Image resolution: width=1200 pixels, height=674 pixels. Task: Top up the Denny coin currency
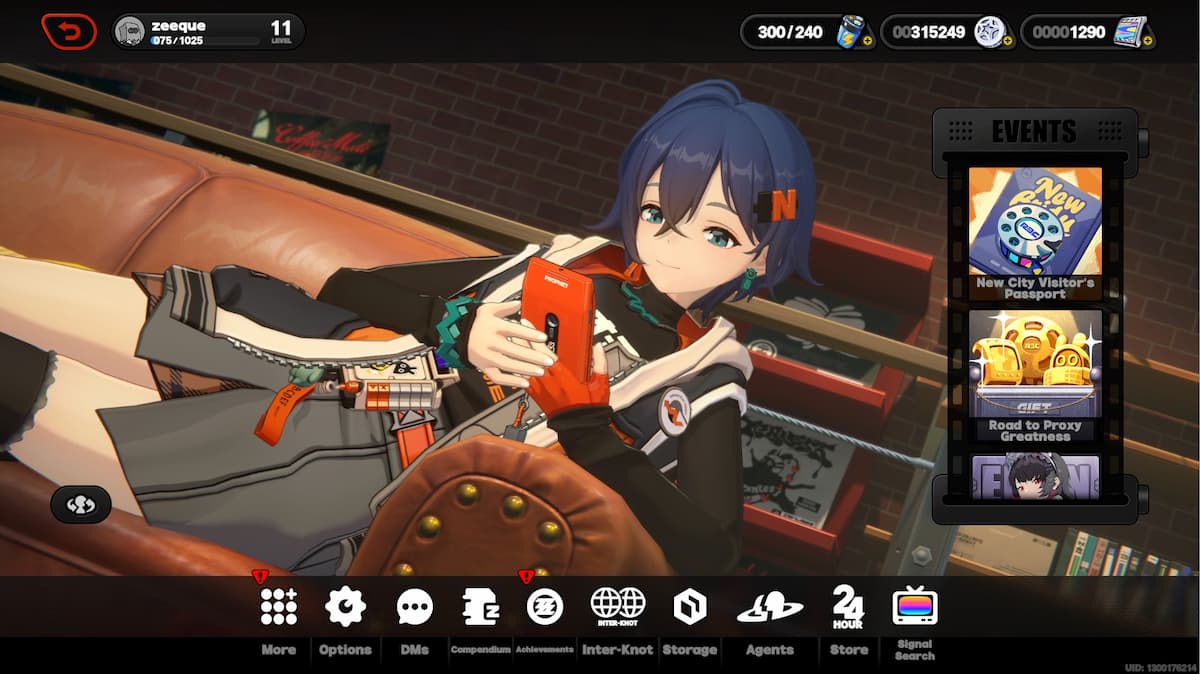[x=1007, y=41]
